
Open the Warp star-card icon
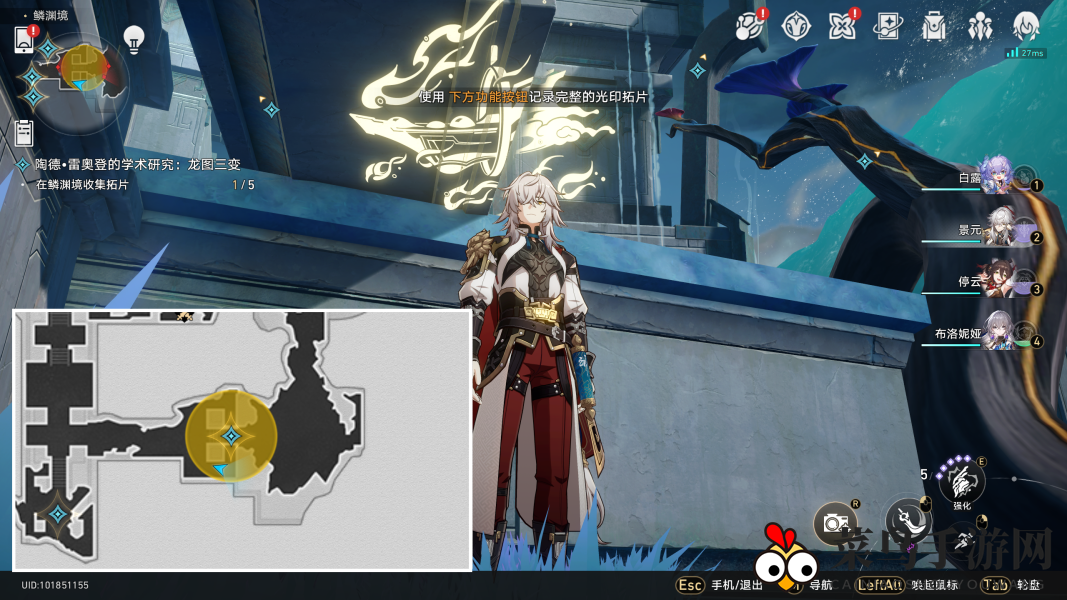coord(887,26)
